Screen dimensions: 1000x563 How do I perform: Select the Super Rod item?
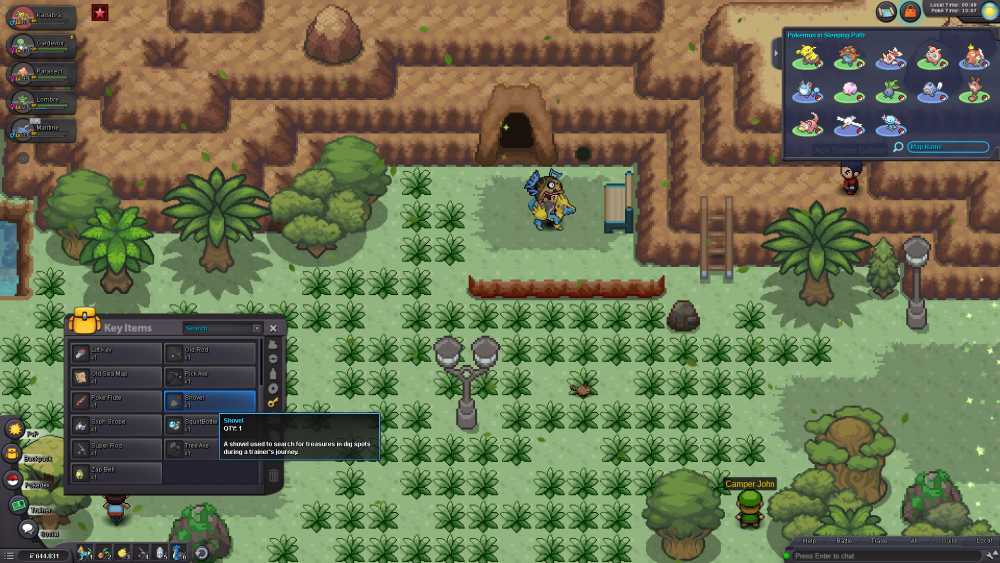(x=116, y=449)
